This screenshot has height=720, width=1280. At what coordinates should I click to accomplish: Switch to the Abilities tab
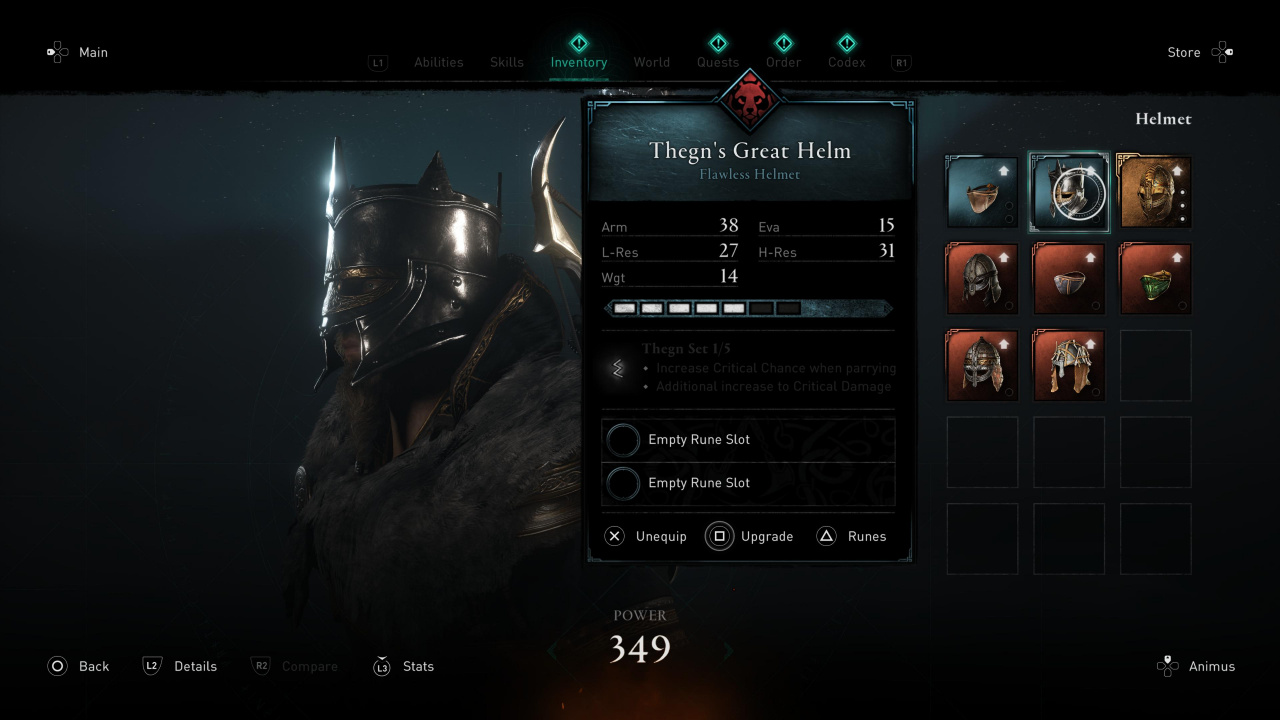tap(438, 62)
